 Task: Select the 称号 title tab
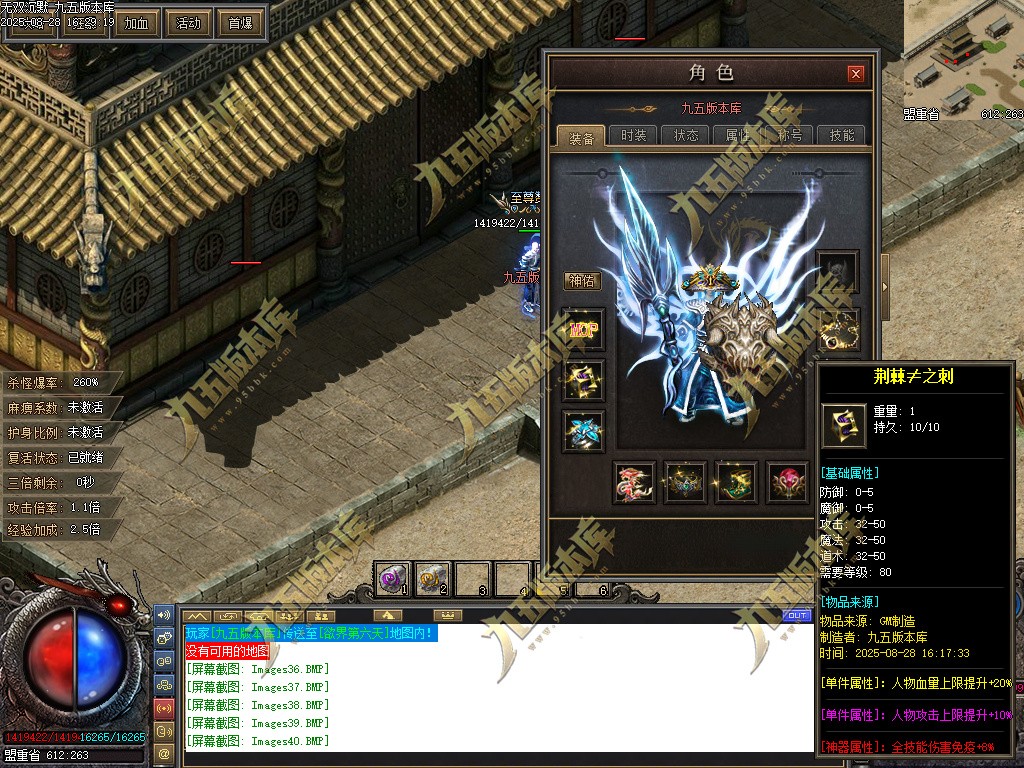click(790, 136)
